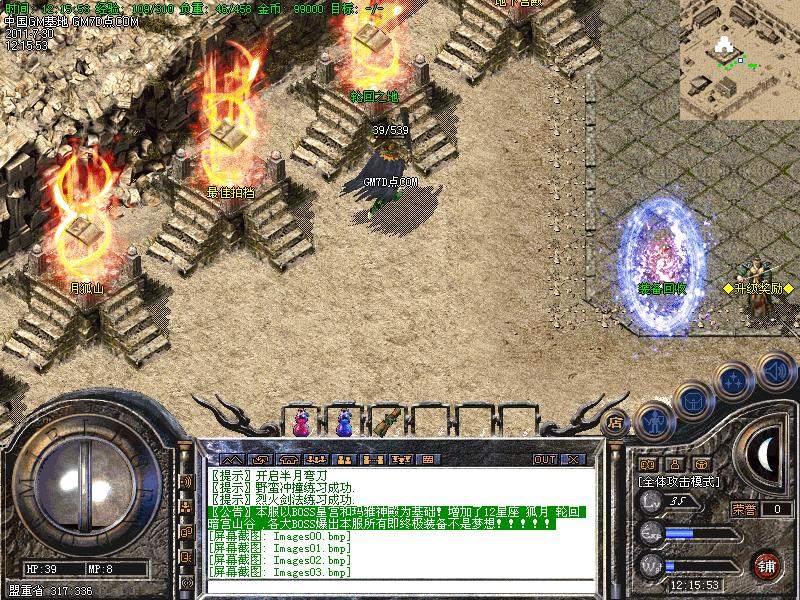Viewport: 800px width, 600px height.
Task: Click the grid icon toolbar button above chat
Action: click(428, 460)
